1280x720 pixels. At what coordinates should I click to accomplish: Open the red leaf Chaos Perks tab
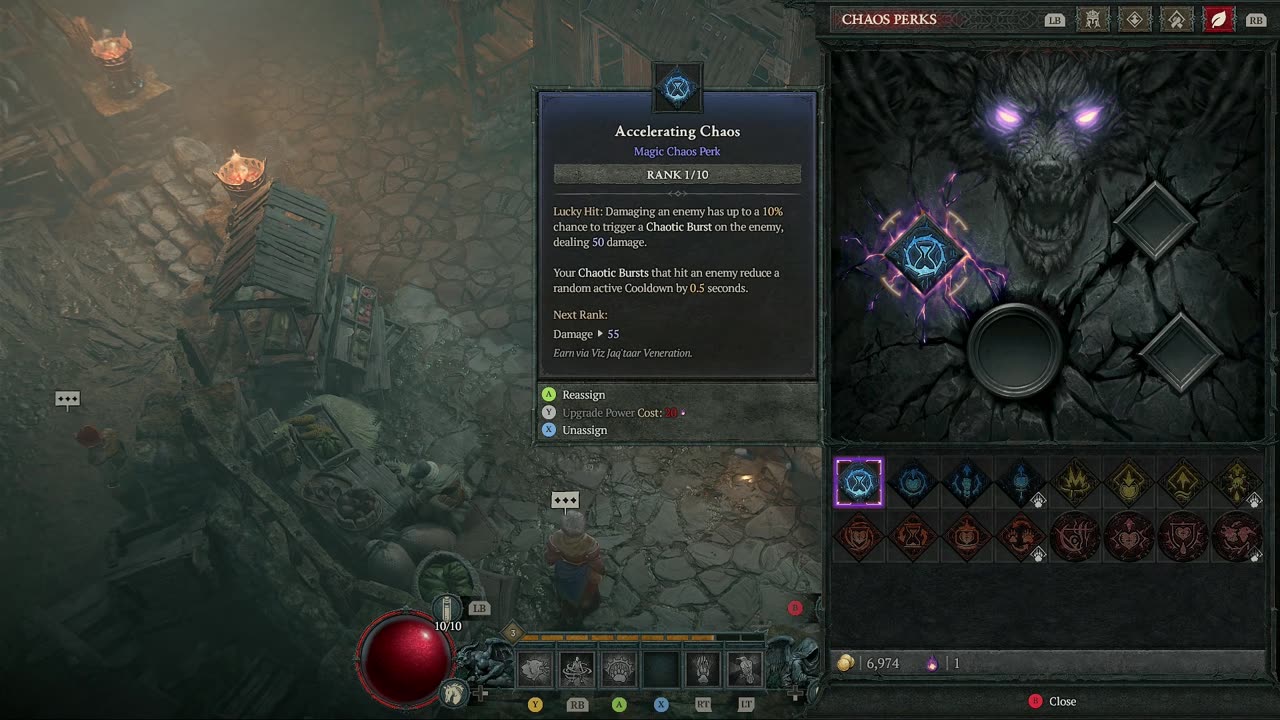click(1218, 19)
